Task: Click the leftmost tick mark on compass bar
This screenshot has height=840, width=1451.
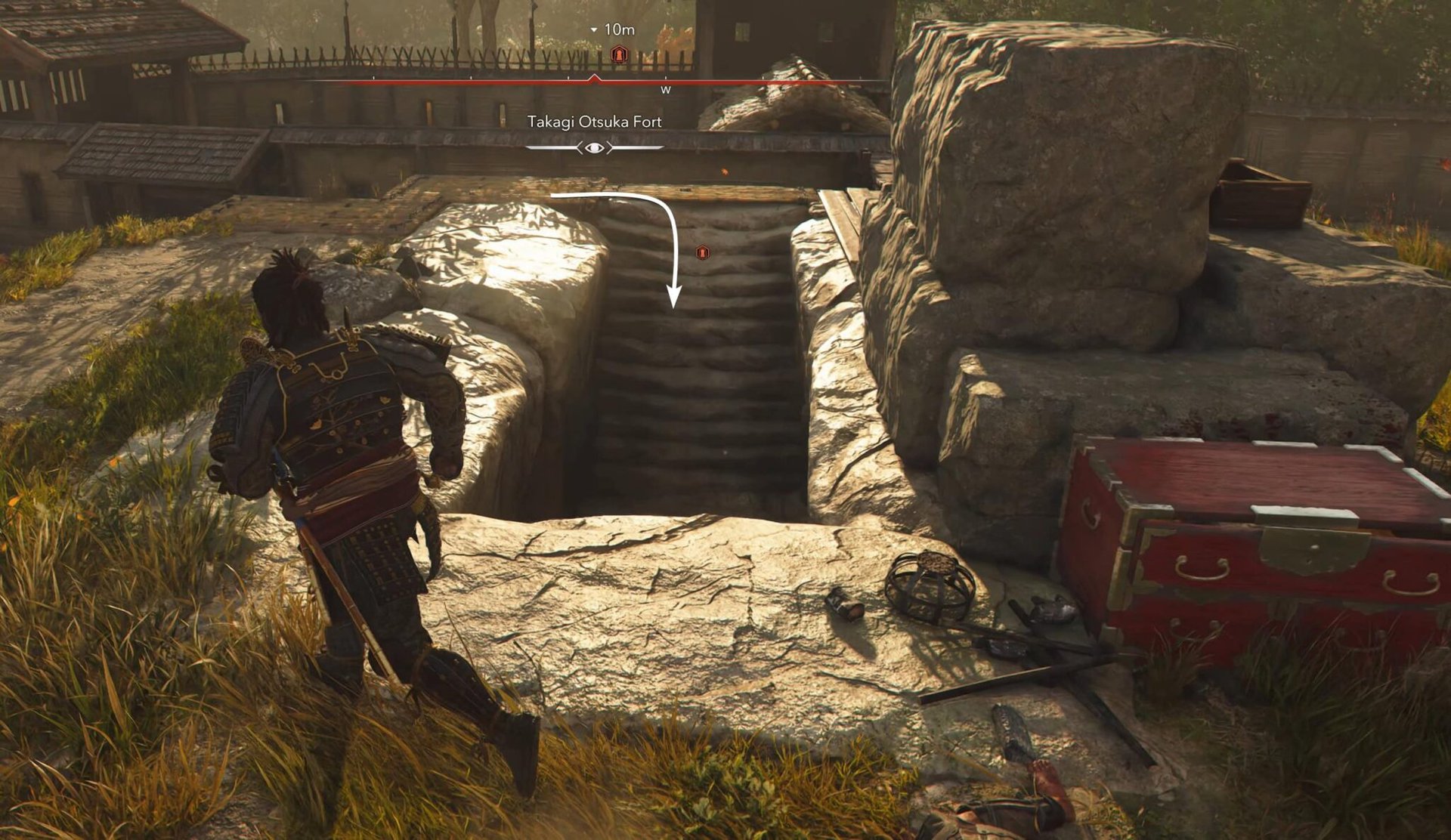Action: pos(372,77)
